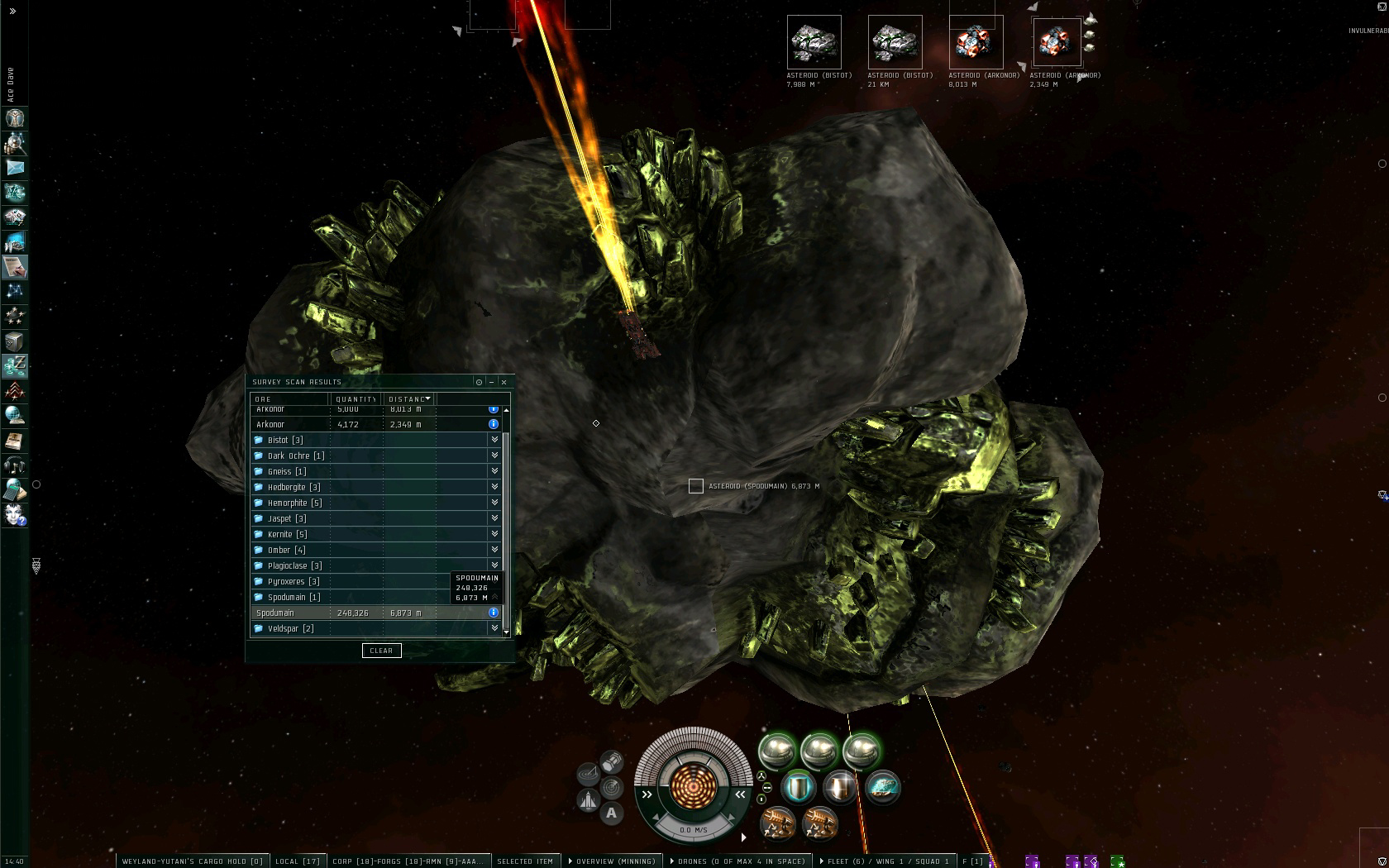
Task: Close the Survey Scan Results window
Action: (504, 382)
